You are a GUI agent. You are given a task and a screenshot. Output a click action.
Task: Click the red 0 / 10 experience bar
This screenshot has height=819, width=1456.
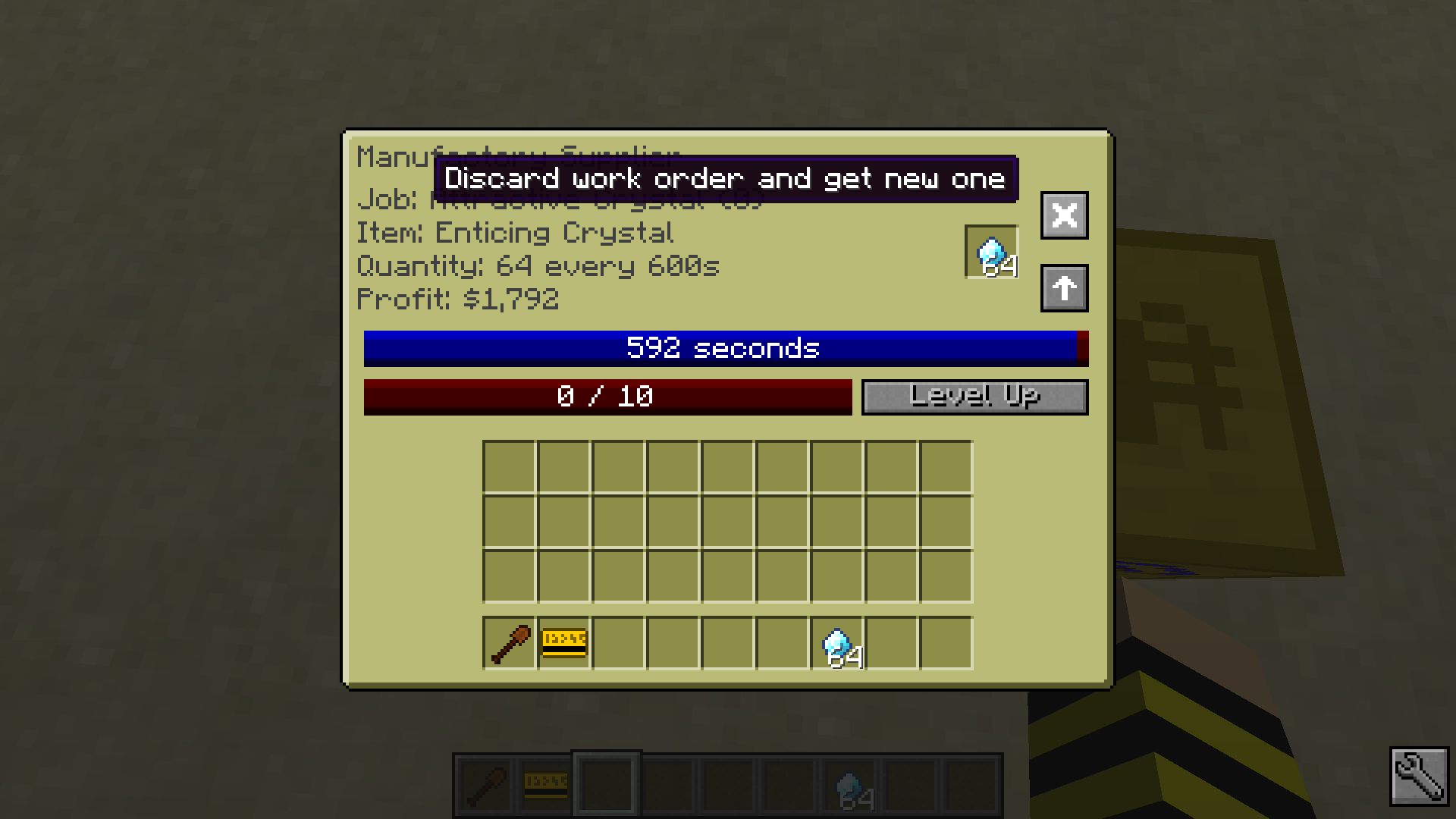tap(607, 395)
